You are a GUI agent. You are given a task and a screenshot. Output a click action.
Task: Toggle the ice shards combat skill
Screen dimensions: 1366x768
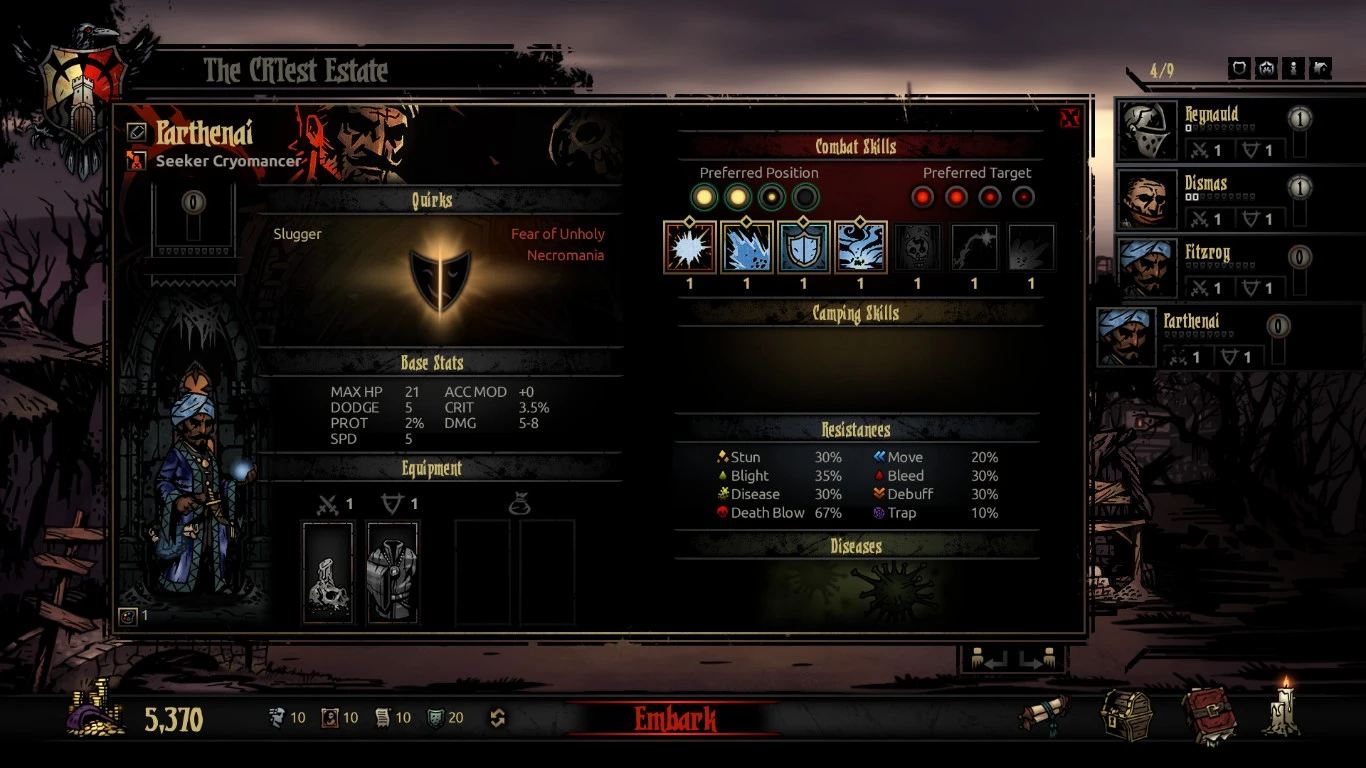click(x=746, y=248)
